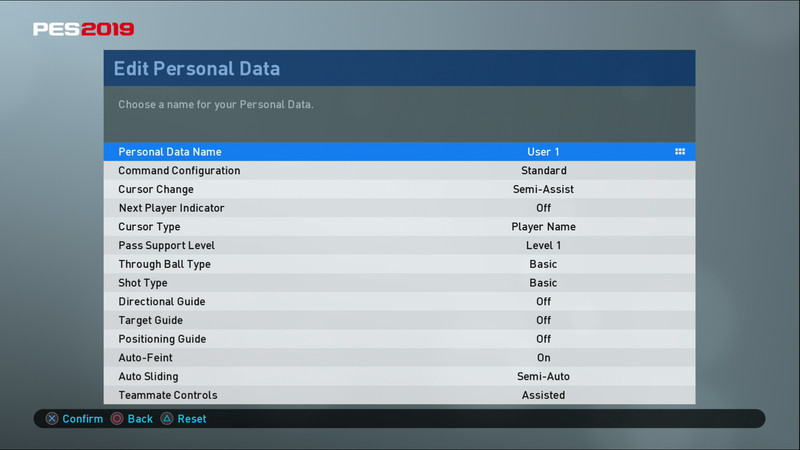Open the keyboard icon beside User 1
Screen dimensions: 800x450
pos(680,152)
